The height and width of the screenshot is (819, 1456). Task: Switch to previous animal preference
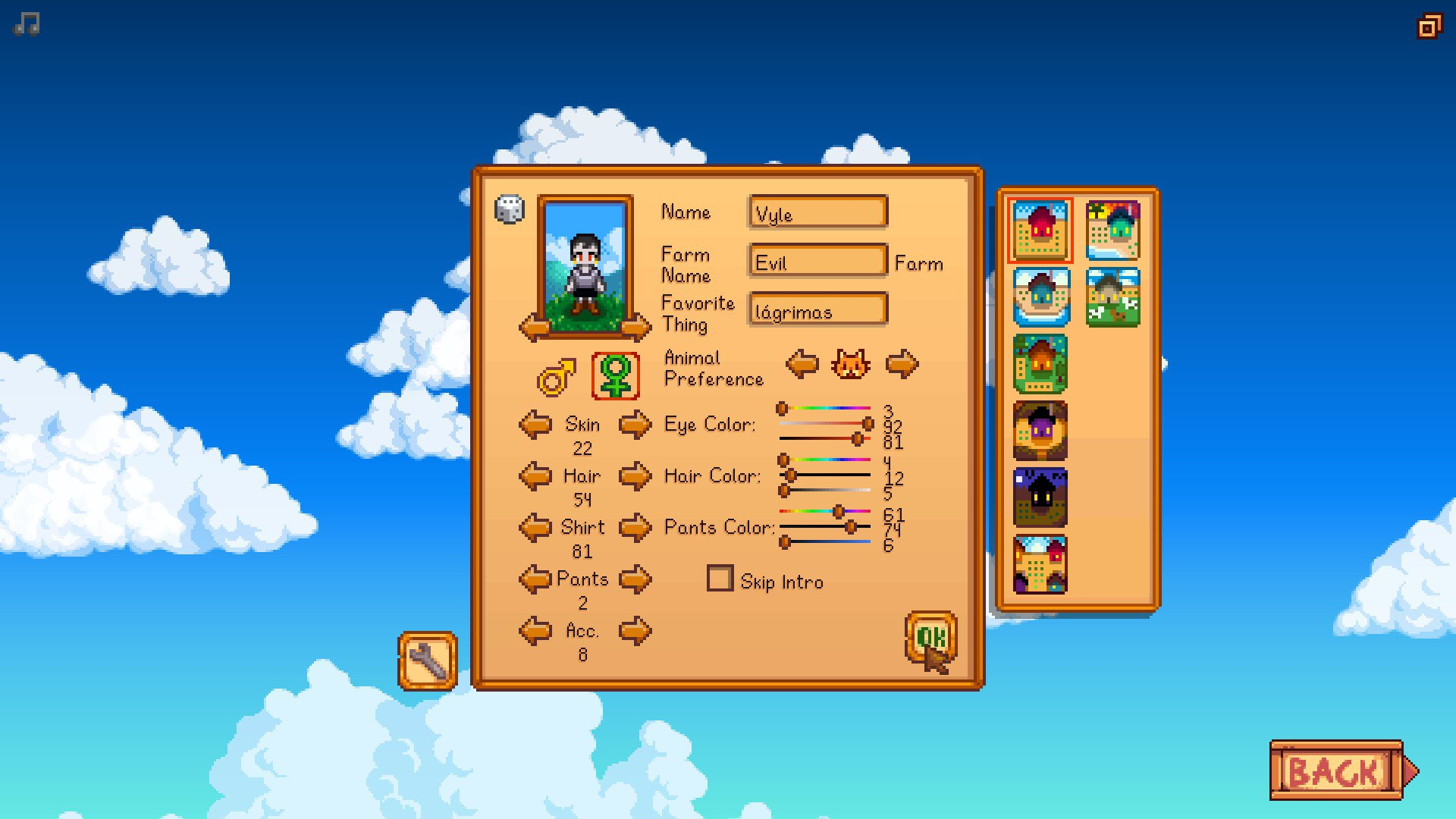(x=802, y=365)
